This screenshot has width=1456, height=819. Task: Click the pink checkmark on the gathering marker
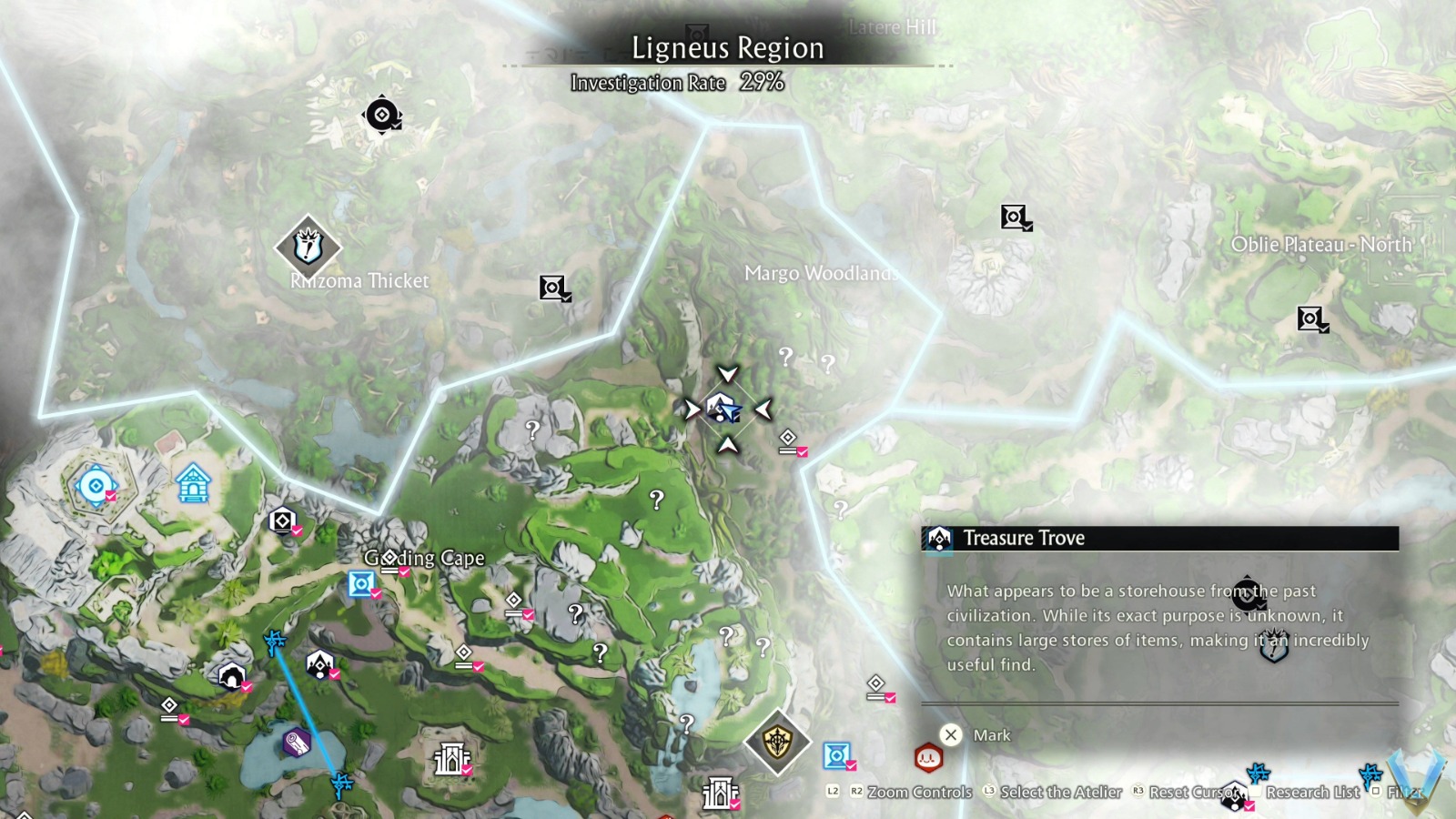coord(801,453)
